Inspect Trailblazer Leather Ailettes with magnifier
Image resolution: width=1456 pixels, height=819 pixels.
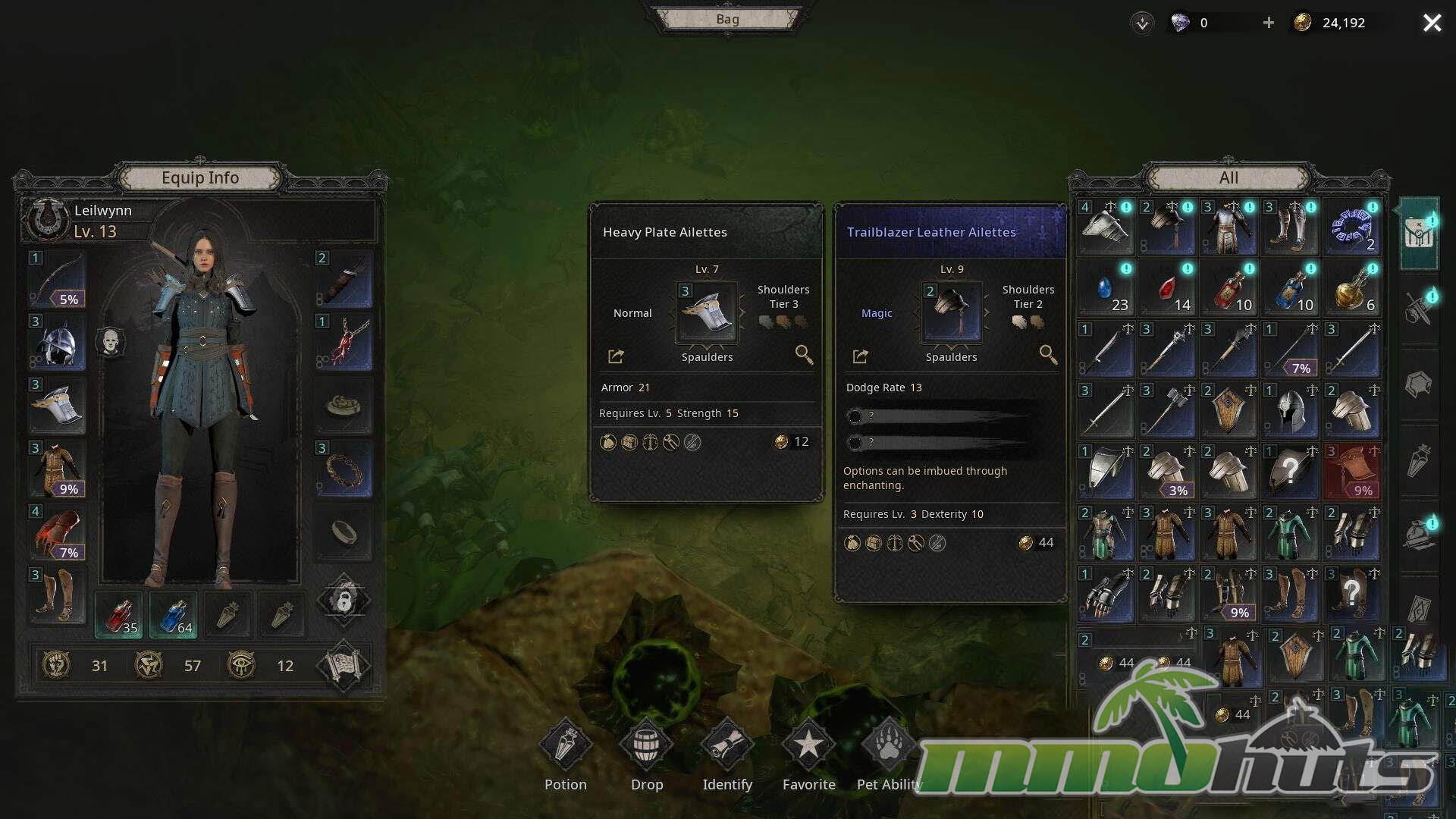coord(1048,354)
